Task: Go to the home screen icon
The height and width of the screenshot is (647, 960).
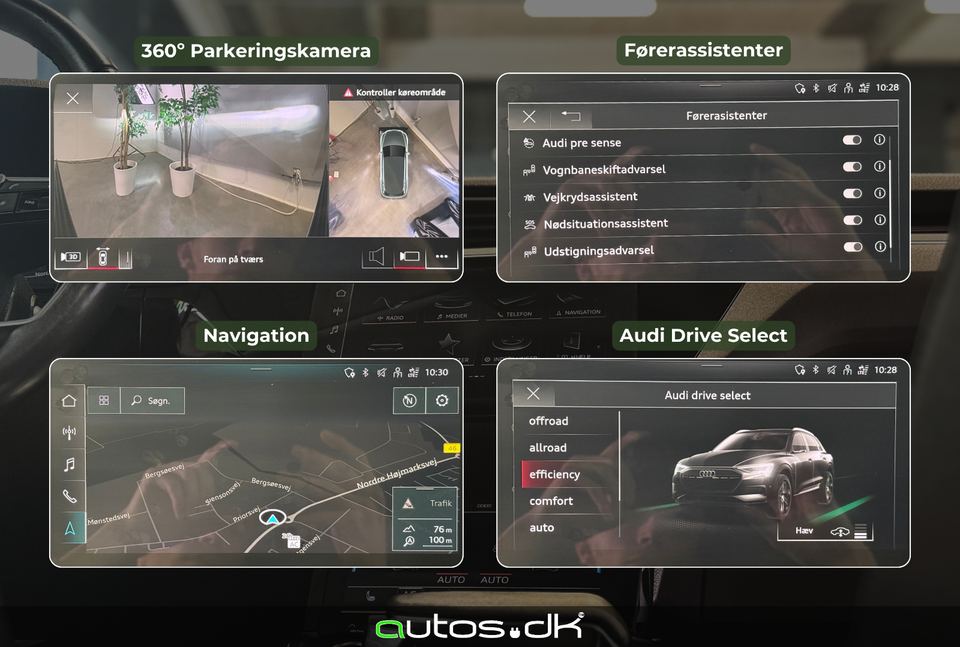Action: (69, 401)
